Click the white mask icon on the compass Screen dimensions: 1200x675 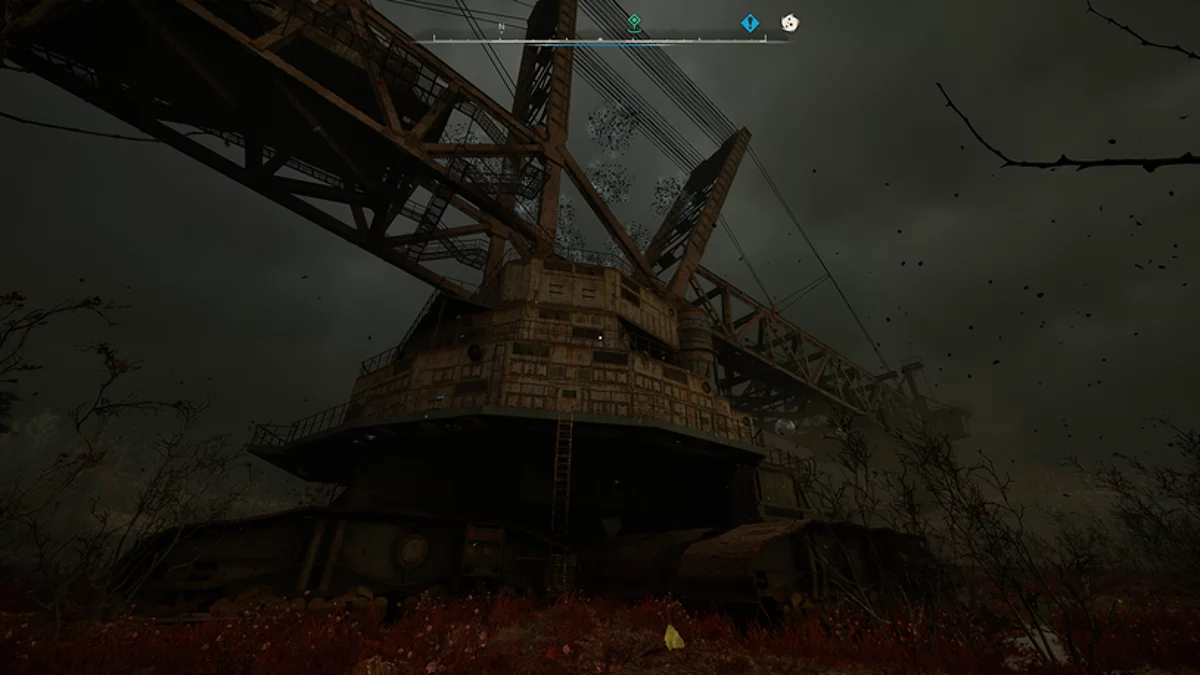(x=789, y=22)
